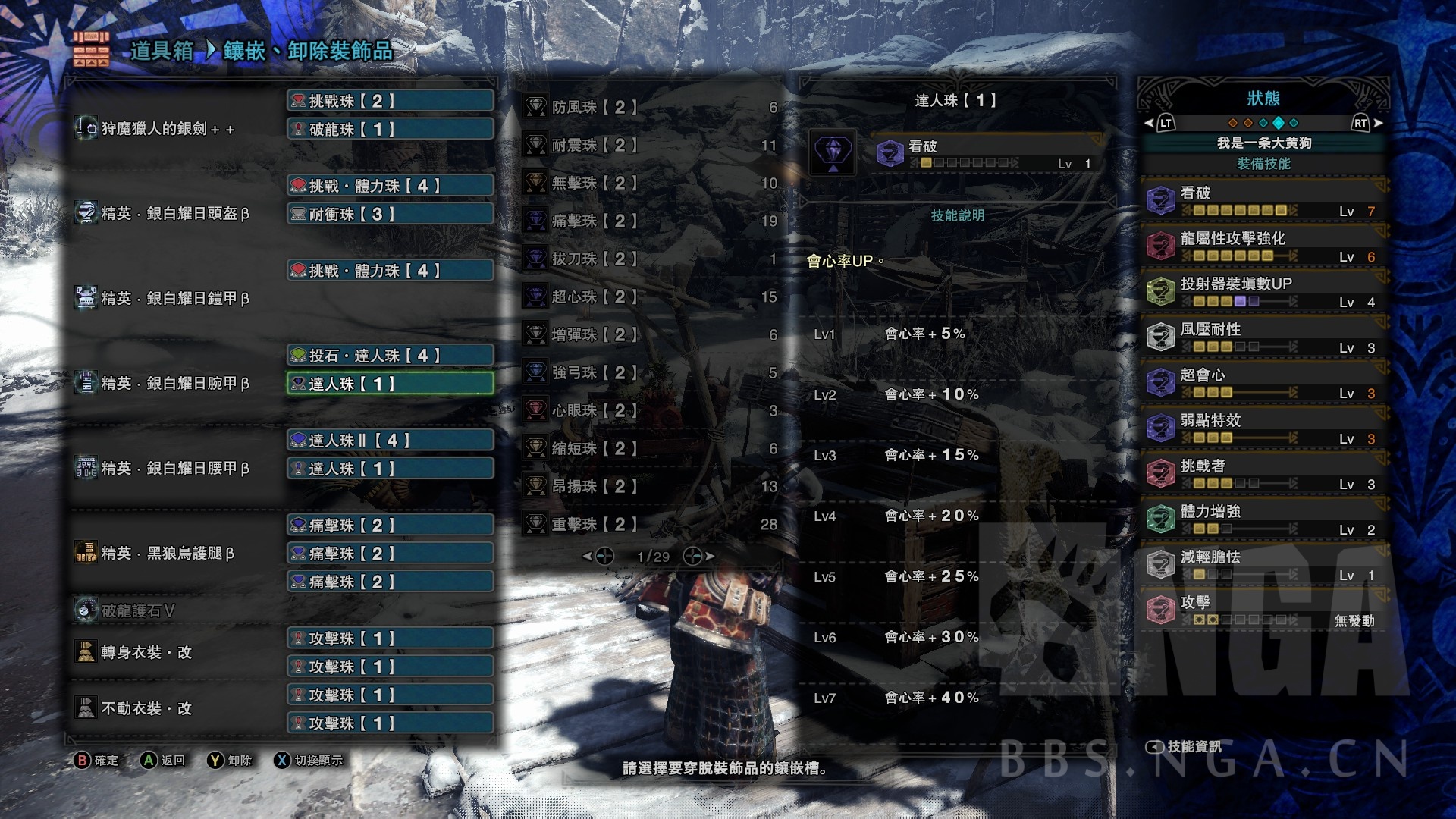This screenshot has width=1456, height=819.
Task: Choose the 破龍珠【1】 slot on the sword
Action: [390, 129]
